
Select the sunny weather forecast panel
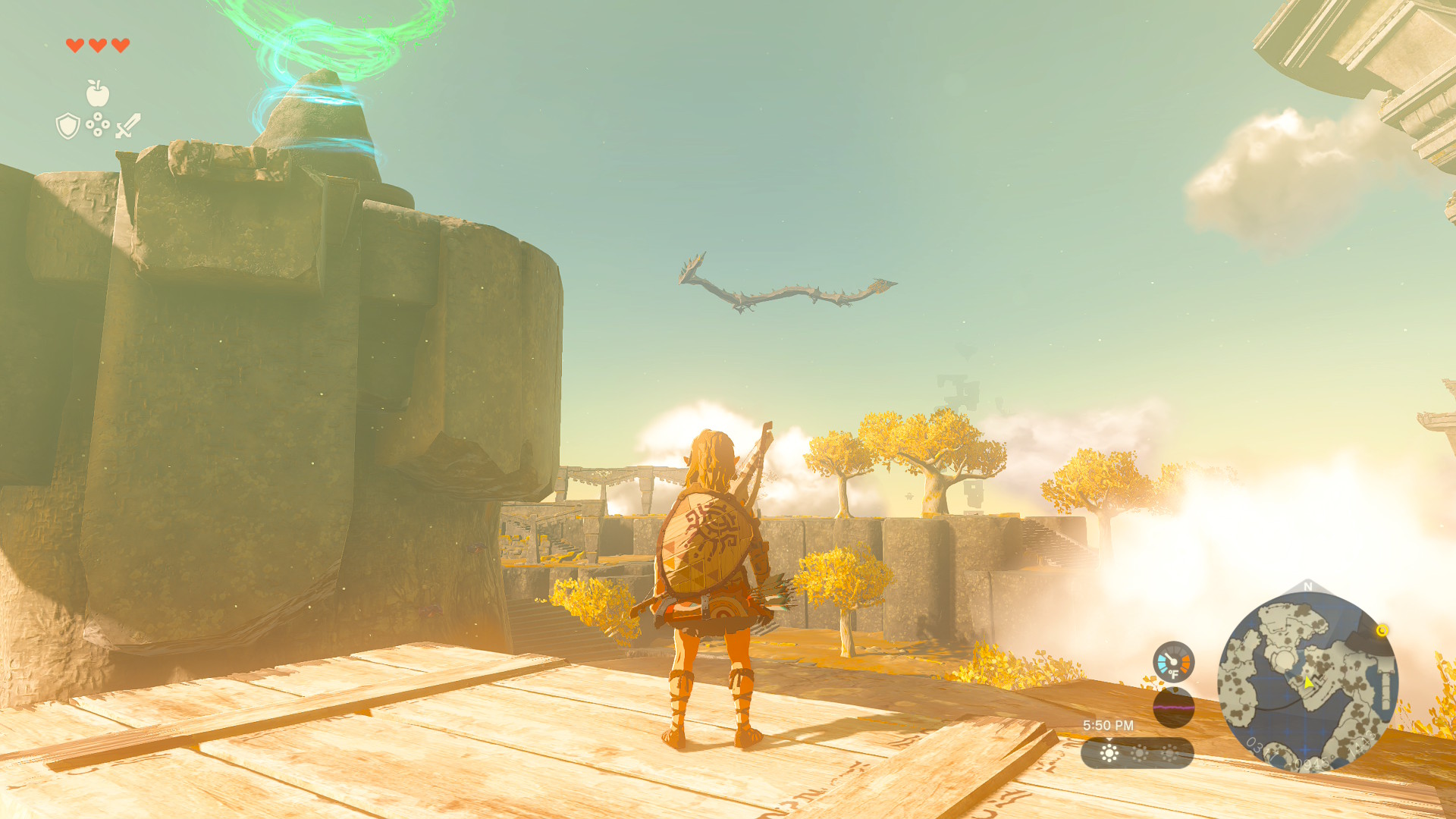pyautogui.click(x=1137, y=753)
